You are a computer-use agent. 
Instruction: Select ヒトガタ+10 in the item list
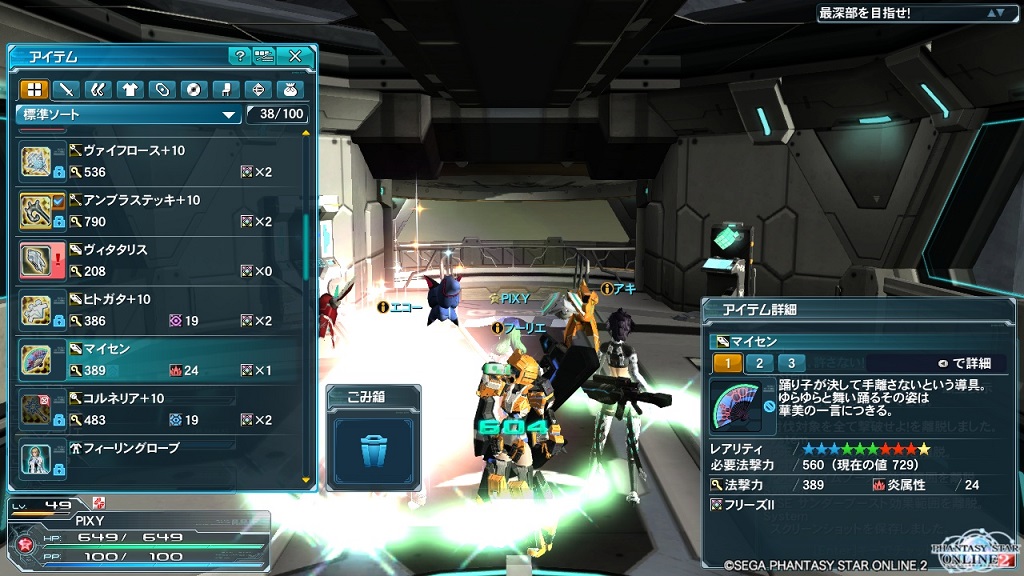(160, 310)
